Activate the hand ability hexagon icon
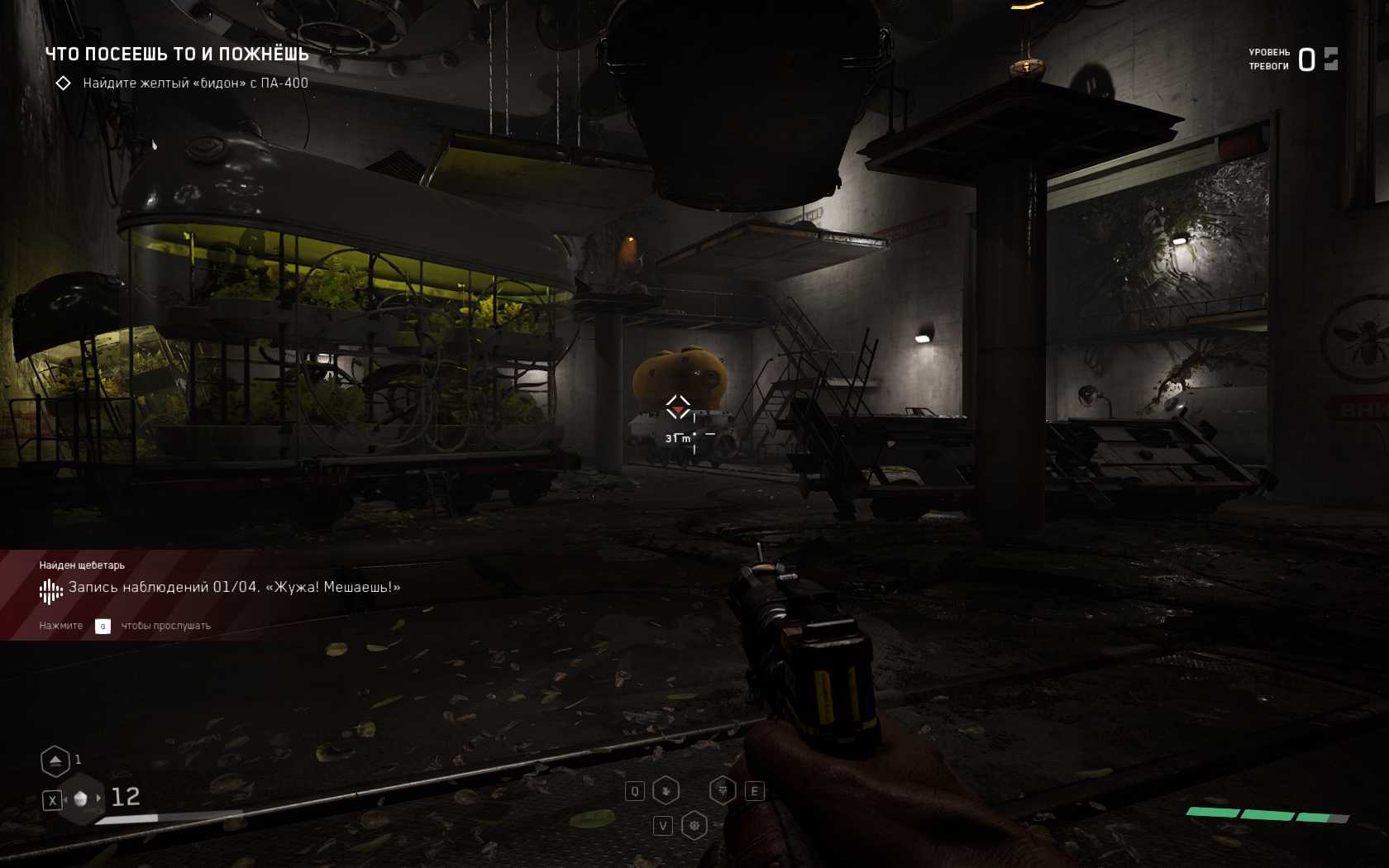The width and height of the screenshot is (1389, 868). coord(666,791)
